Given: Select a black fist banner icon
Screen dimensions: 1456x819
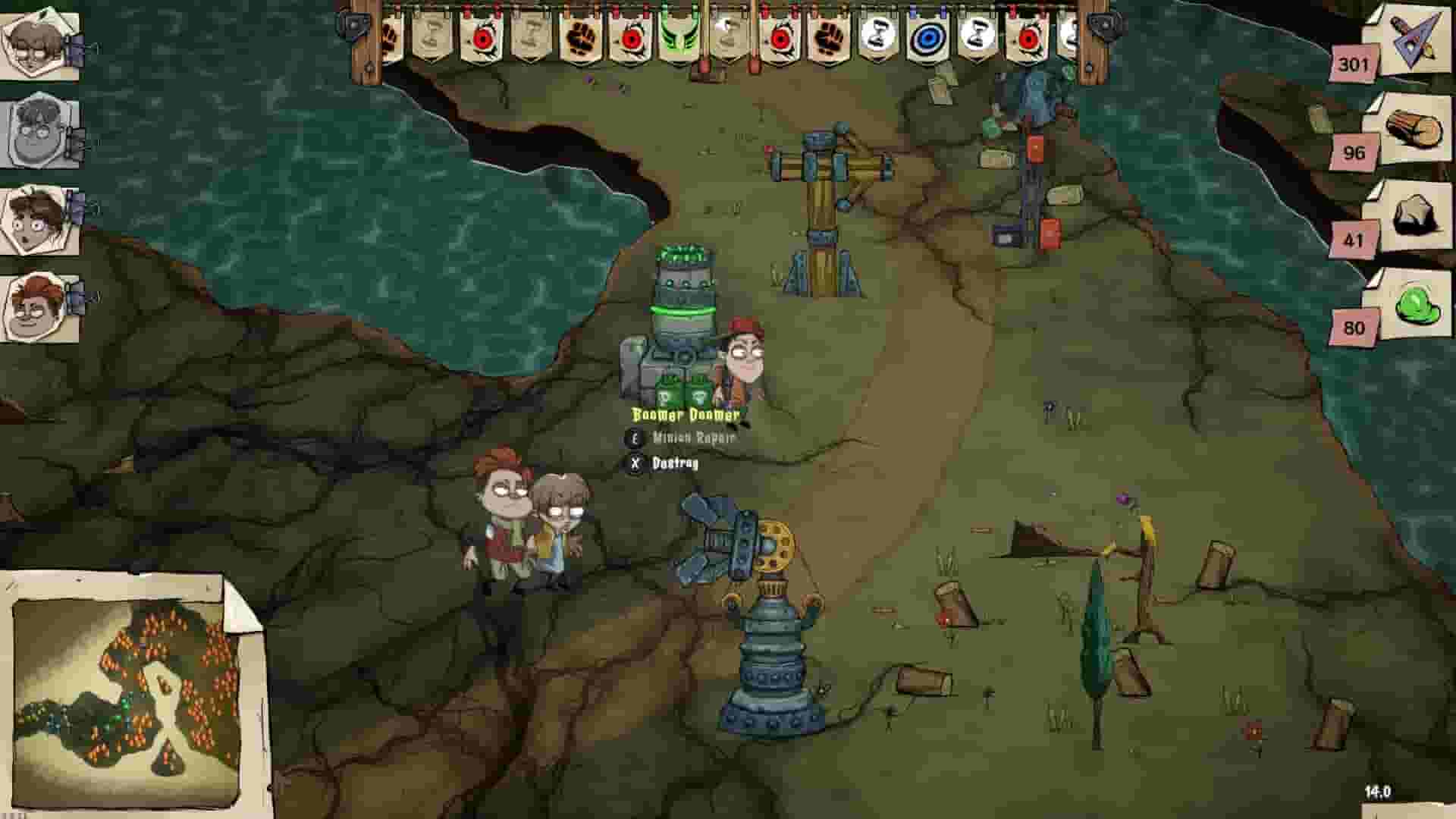Looking at the screenshot, I should click(x=581, y=38).
